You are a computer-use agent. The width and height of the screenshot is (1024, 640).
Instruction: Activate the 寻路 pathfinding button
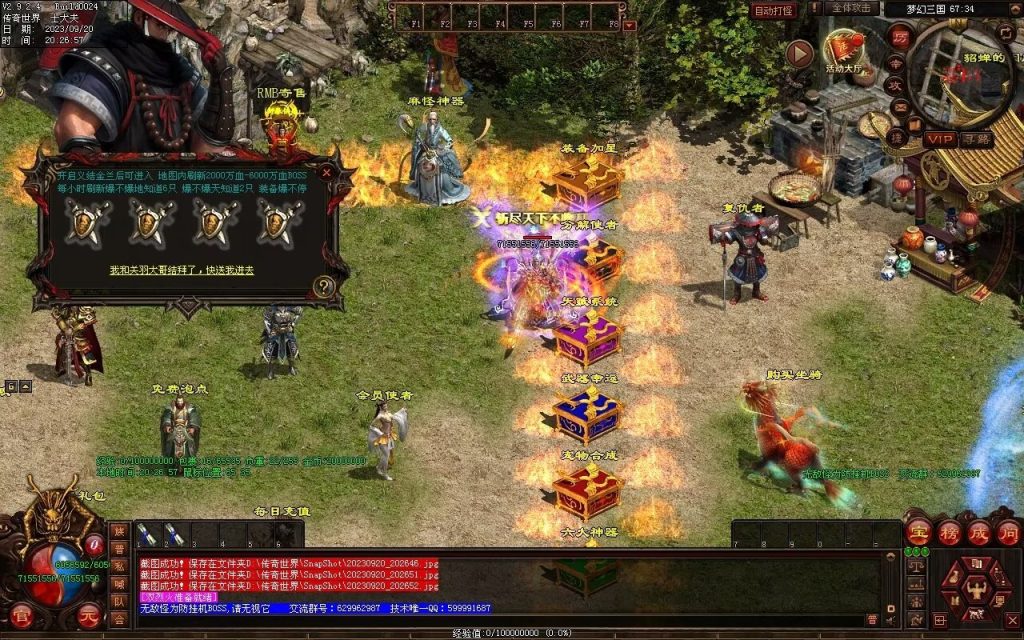976,139
